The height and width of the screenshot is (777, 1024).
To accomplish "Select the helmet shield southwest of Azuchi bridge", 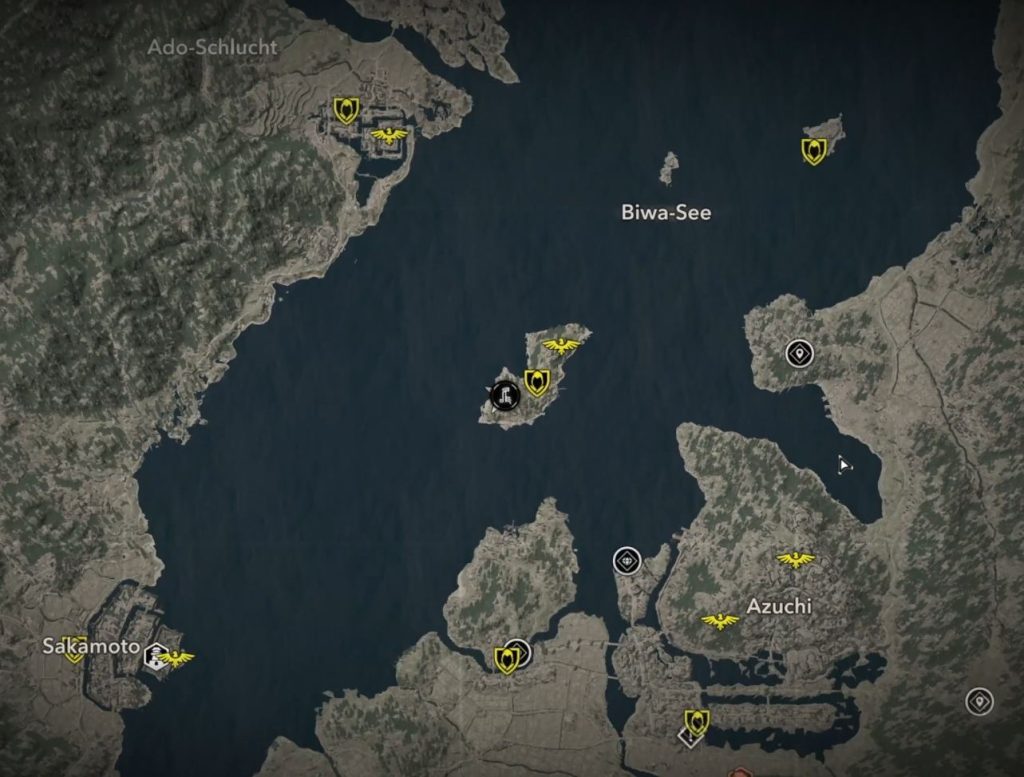I will [507, 659].
